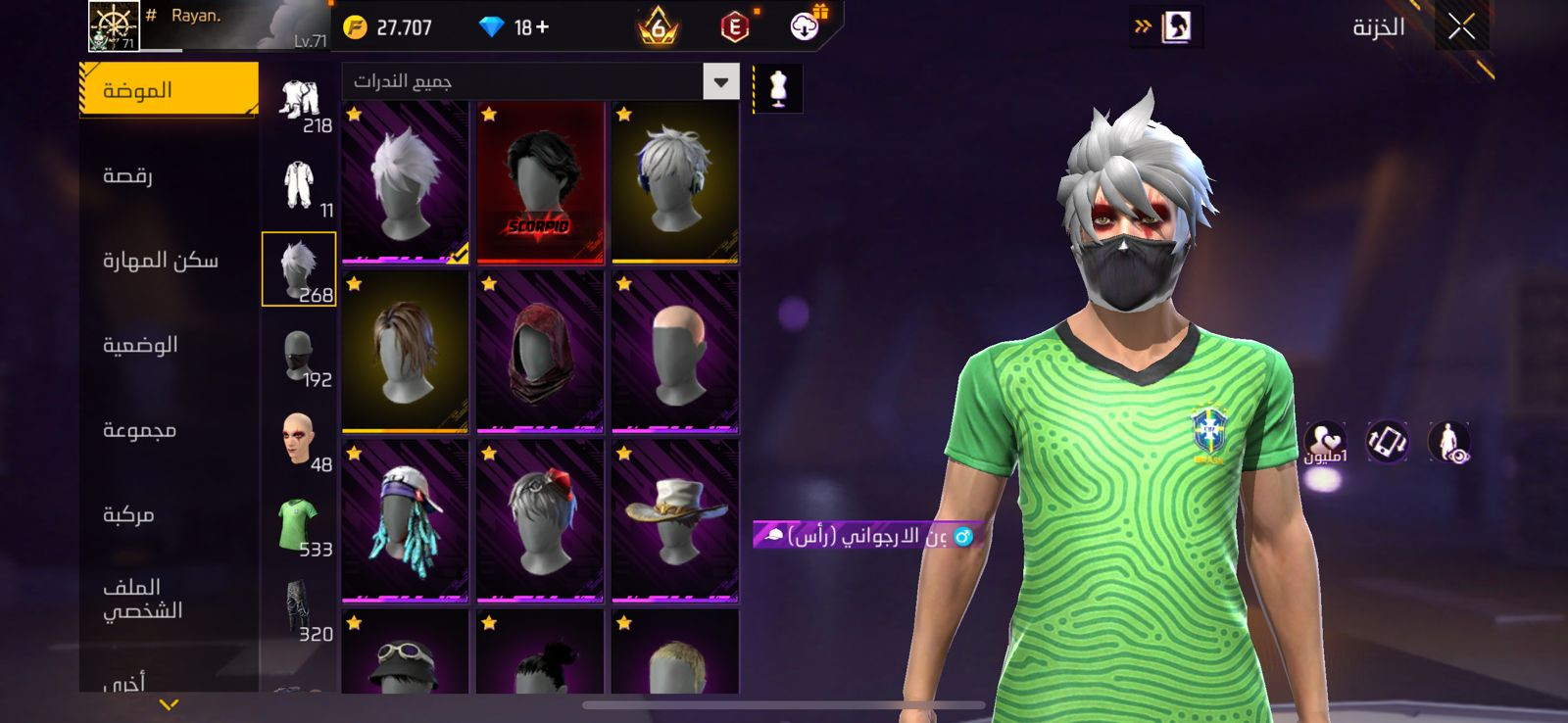The image size is (1568, 723).
Task: Show the pants category with 320 items
Action: tap(299, 609)
